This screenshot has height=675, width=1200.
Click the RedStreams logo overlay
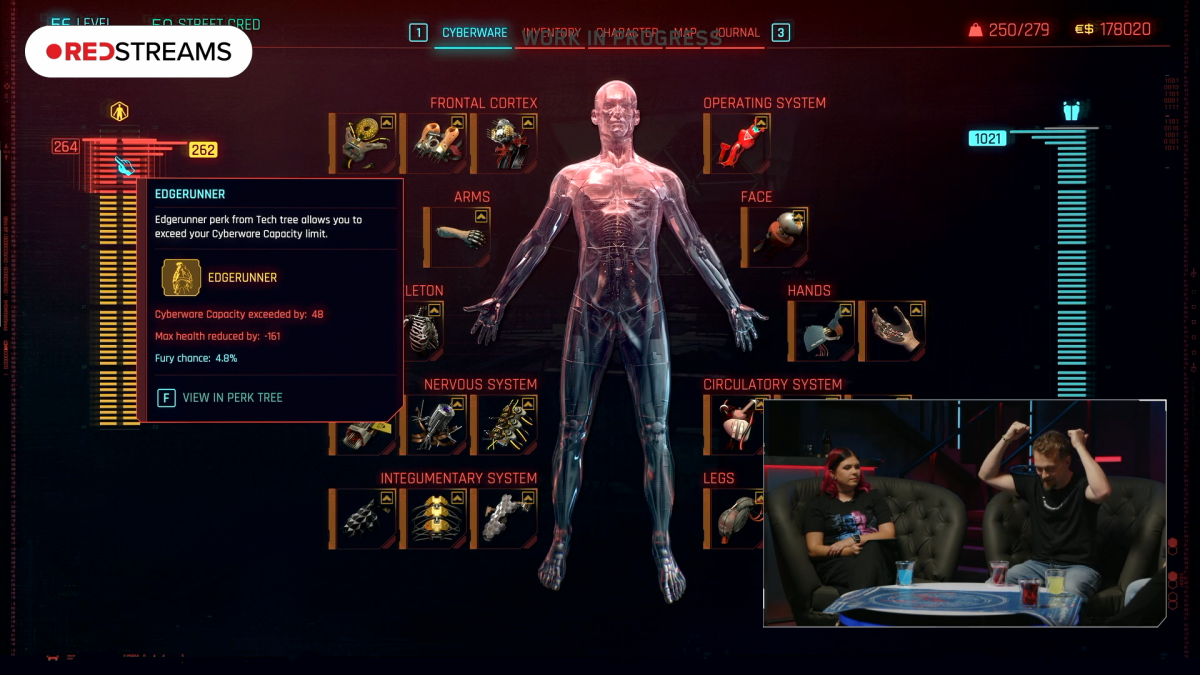pos(138,52)
